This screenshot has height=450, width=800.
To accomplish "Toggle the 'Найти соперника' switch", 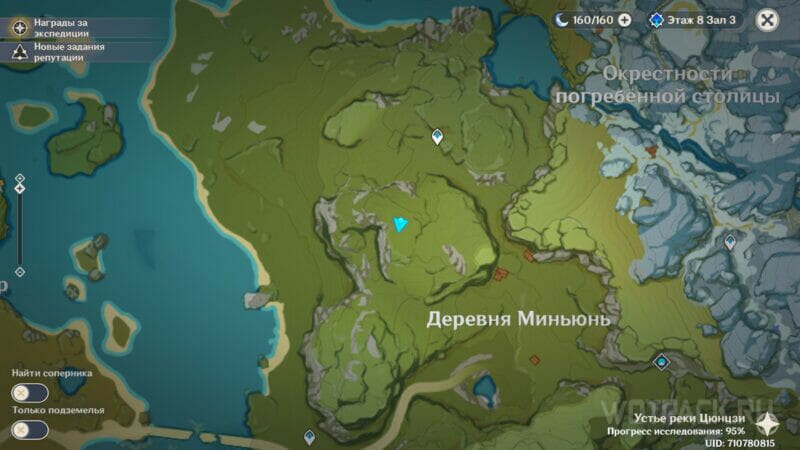I will coord(30,394).
